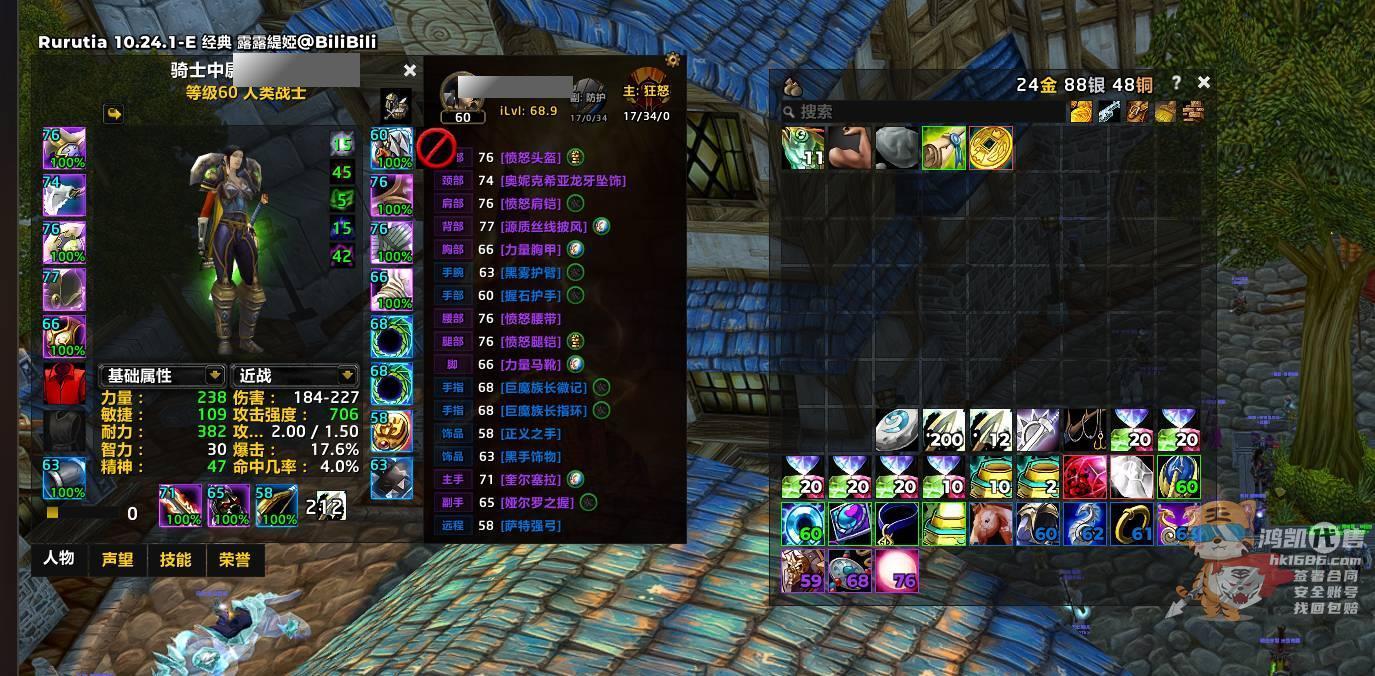This screenshot has width=1375, height=676.
Task: Click the bag search field
Action: (x=920, y=112)
